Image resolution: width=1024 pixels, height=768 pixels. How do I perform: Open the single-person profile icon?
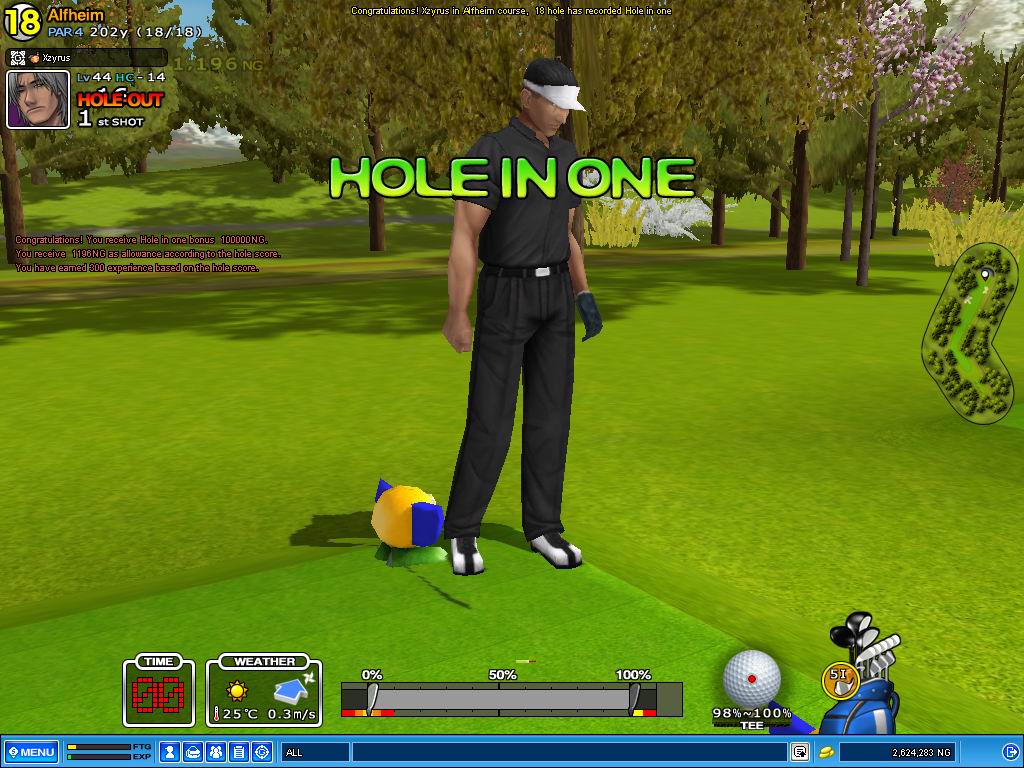171,752
